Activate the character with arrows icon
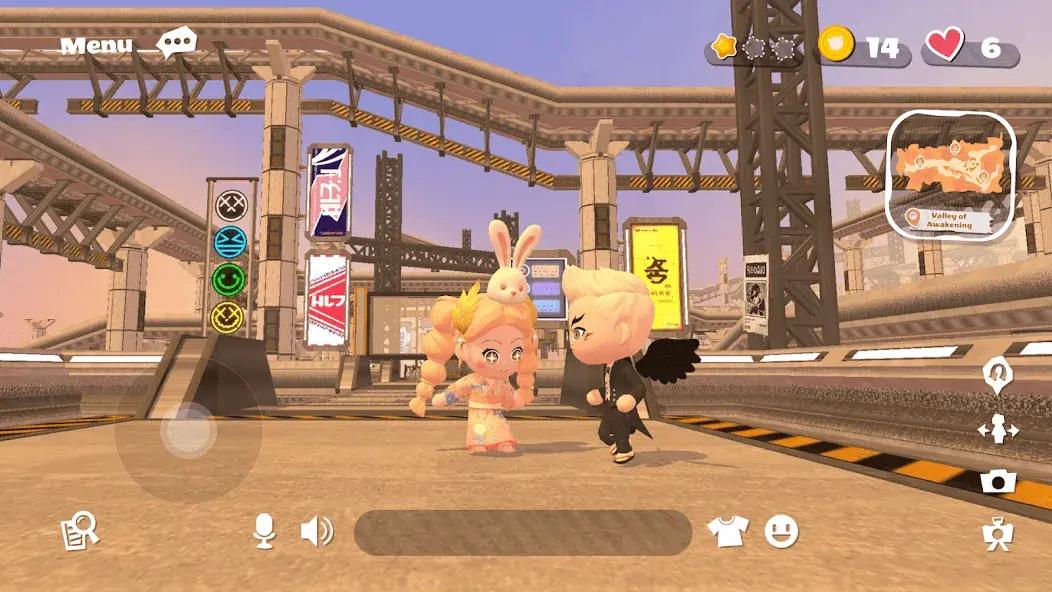Screen dimensions: 1052x592 [997, 429]
